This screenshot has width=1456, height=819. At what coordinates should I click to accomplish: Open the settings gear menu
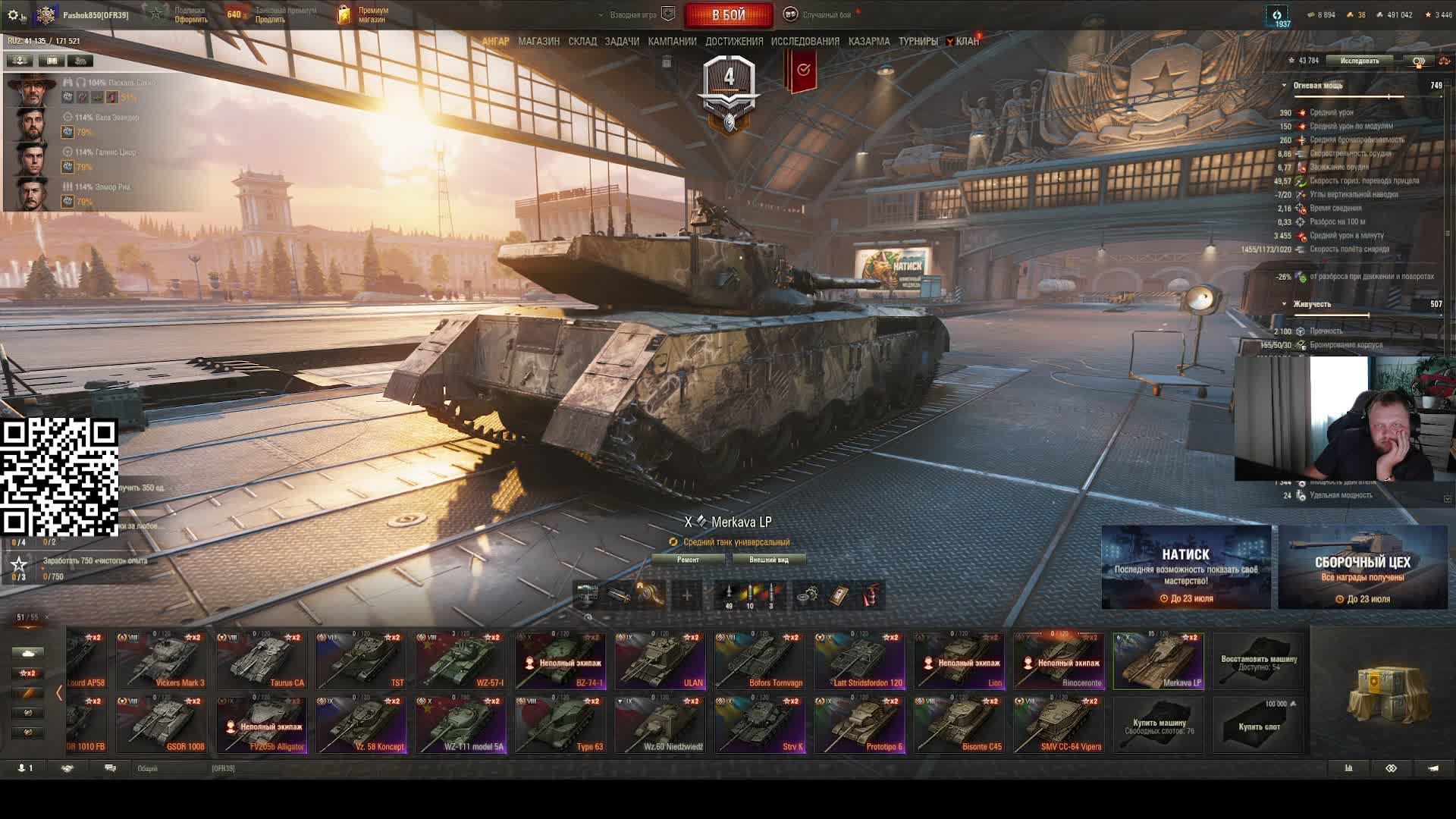pos(13,15)
